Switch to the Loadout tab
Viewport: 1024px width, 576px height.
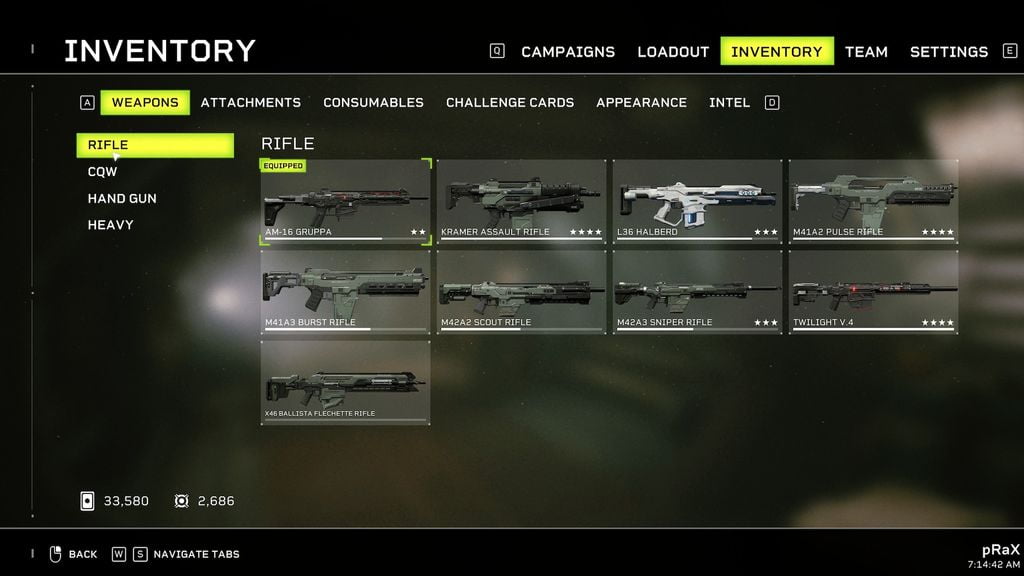[673, 52]
